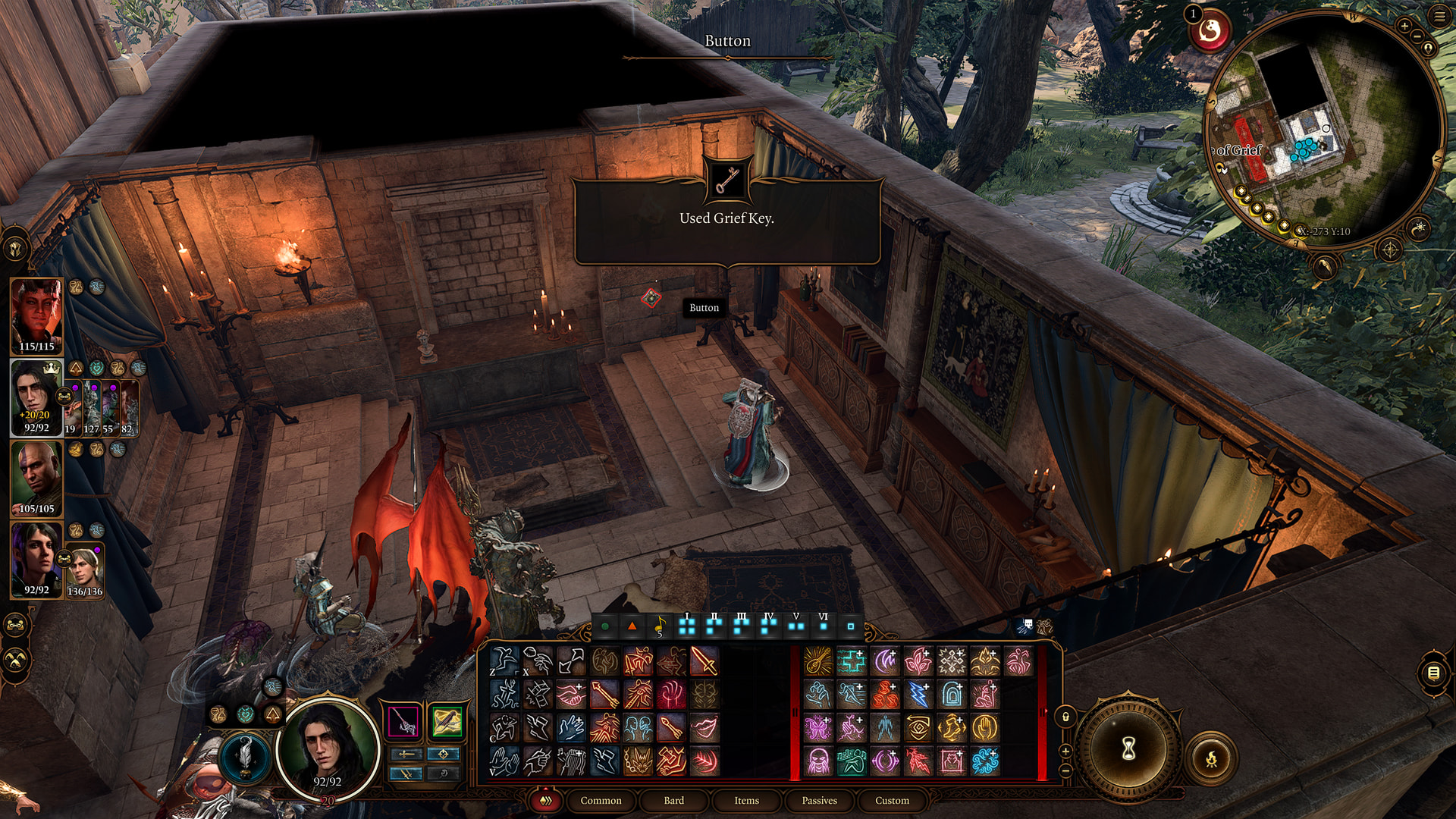The height and width of the screenshot is (819, 1456).
Task: Open the minimap at Grief's house
Action: pos(1323,129)
